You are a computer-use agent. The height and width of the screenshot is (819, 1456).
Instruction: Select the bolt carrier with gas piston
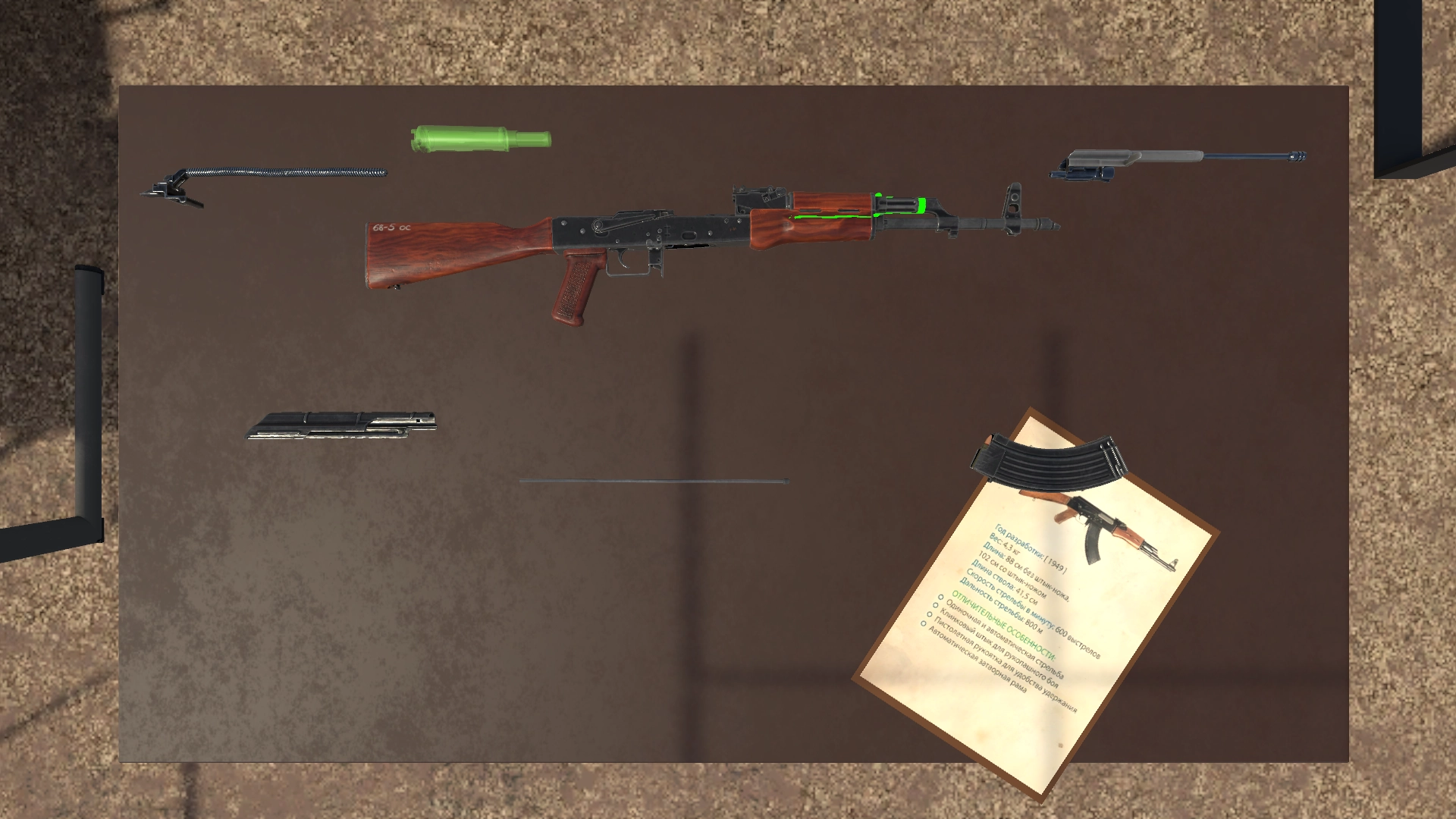pos(1168,158)
